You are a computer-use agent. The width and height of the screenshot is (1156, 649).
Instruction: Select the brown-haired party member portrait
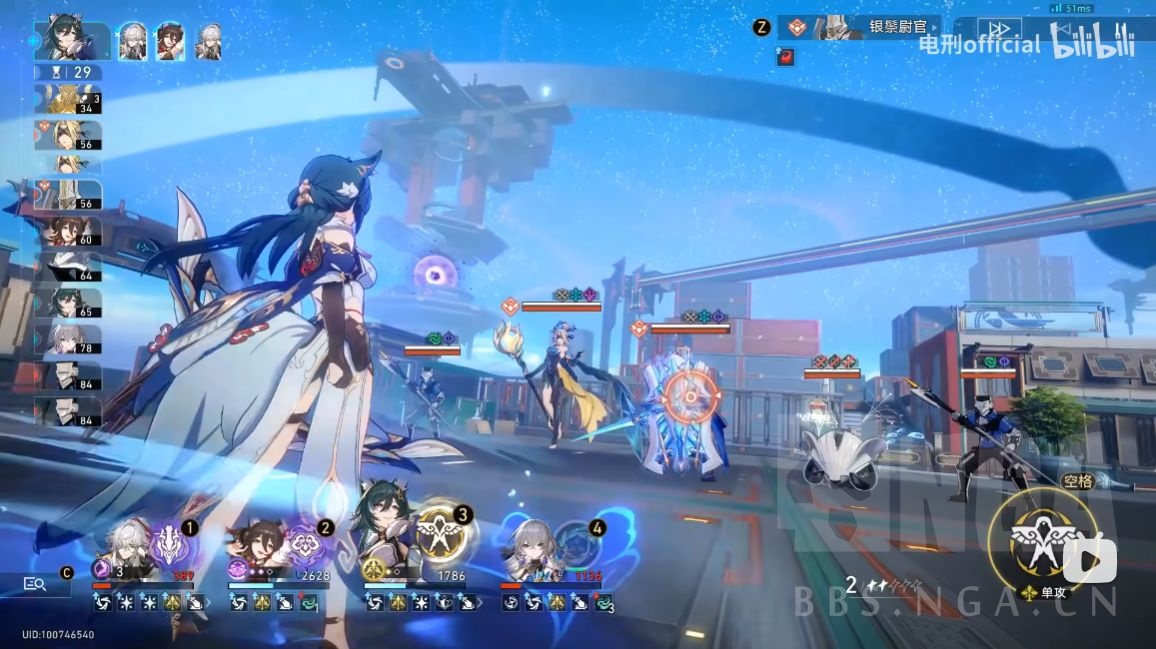[x=171, y=42]
